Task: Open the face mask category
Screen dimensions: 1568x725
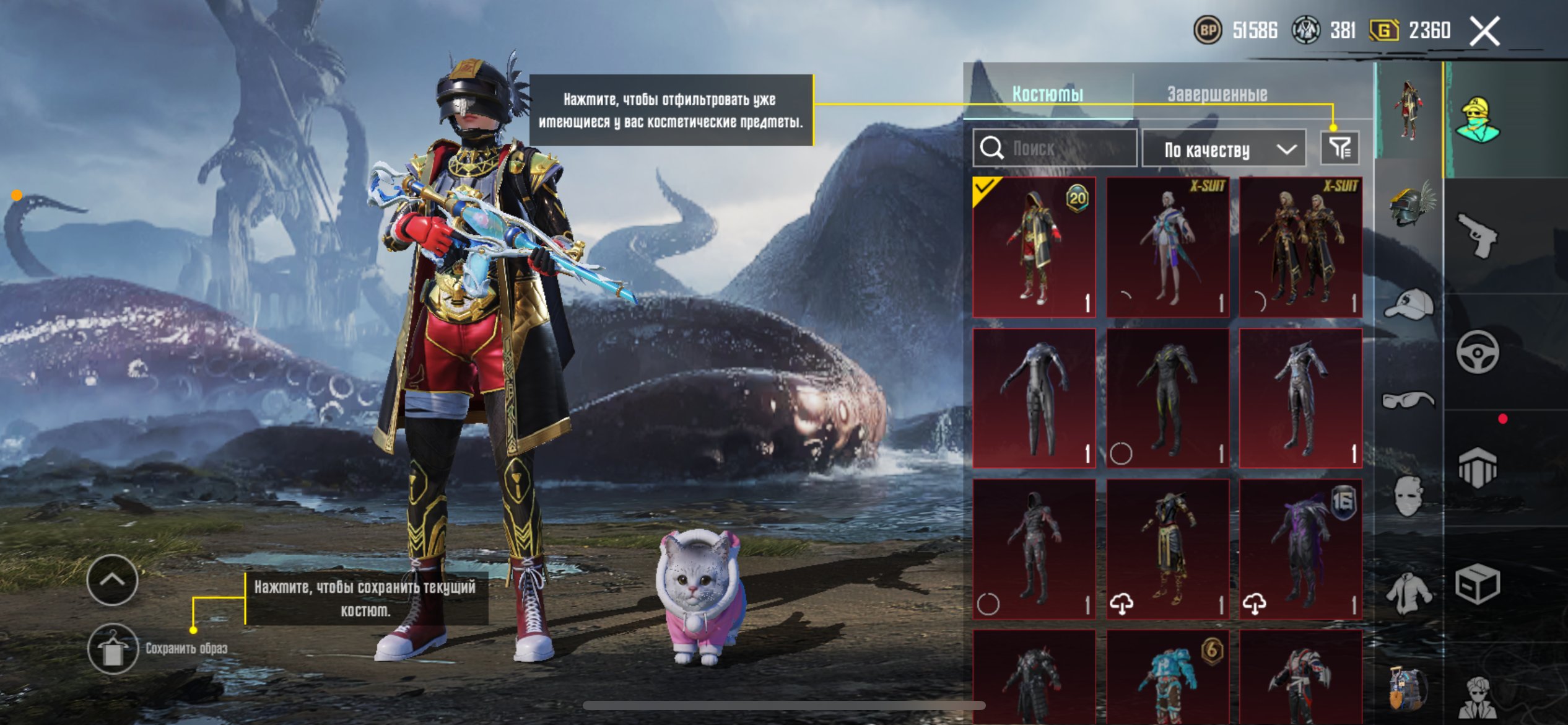Action: pos(1408,496)
